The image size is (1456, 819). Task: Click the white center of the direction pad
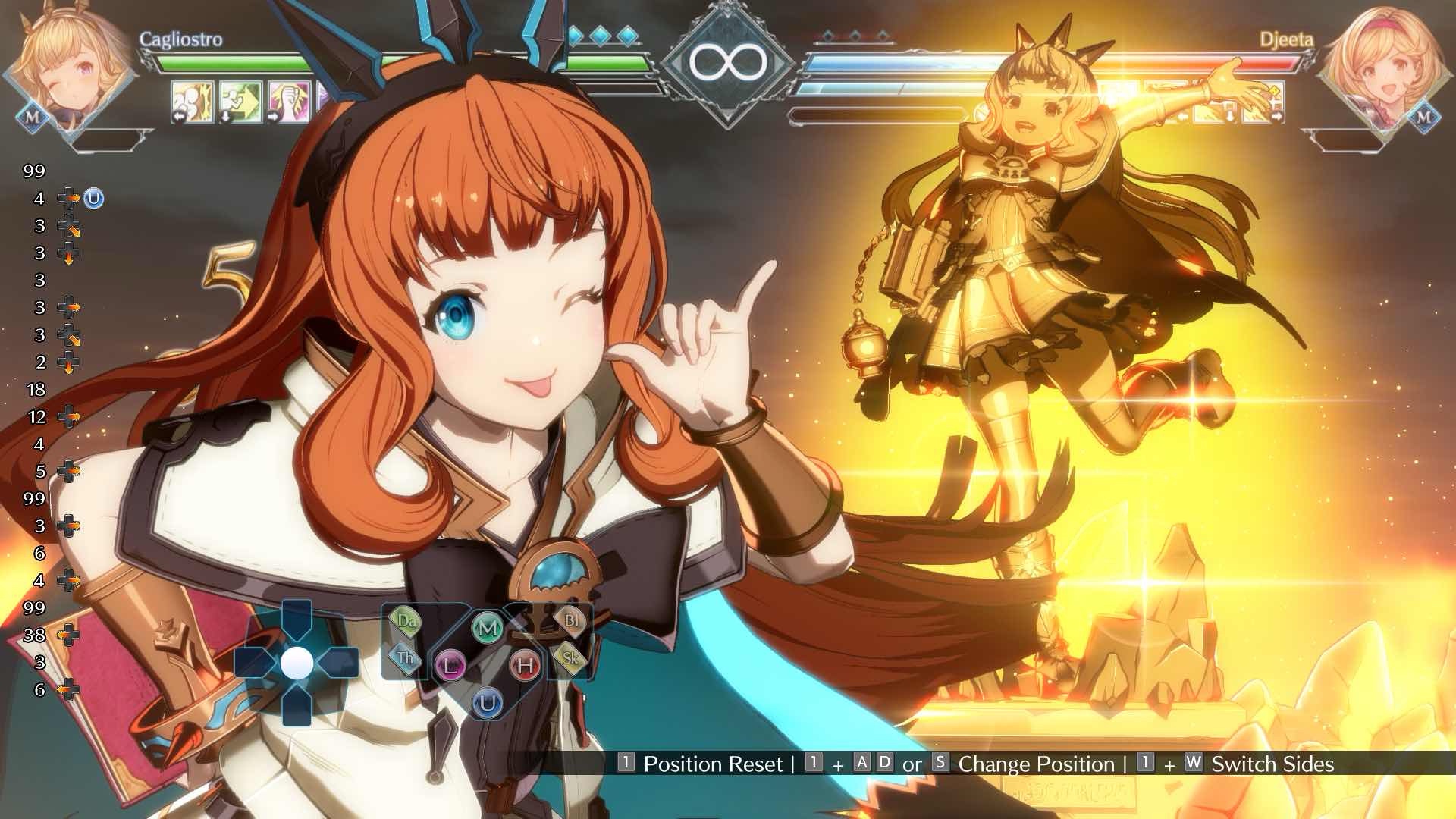click(297, 664)
